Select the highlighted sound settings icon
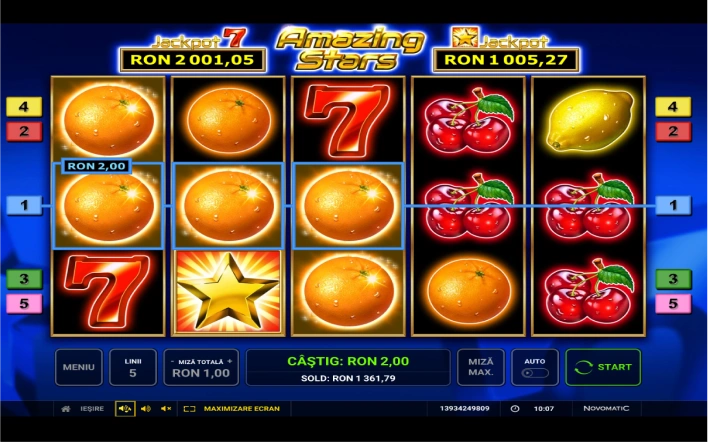The image size is (708, 442). [125, 408]
